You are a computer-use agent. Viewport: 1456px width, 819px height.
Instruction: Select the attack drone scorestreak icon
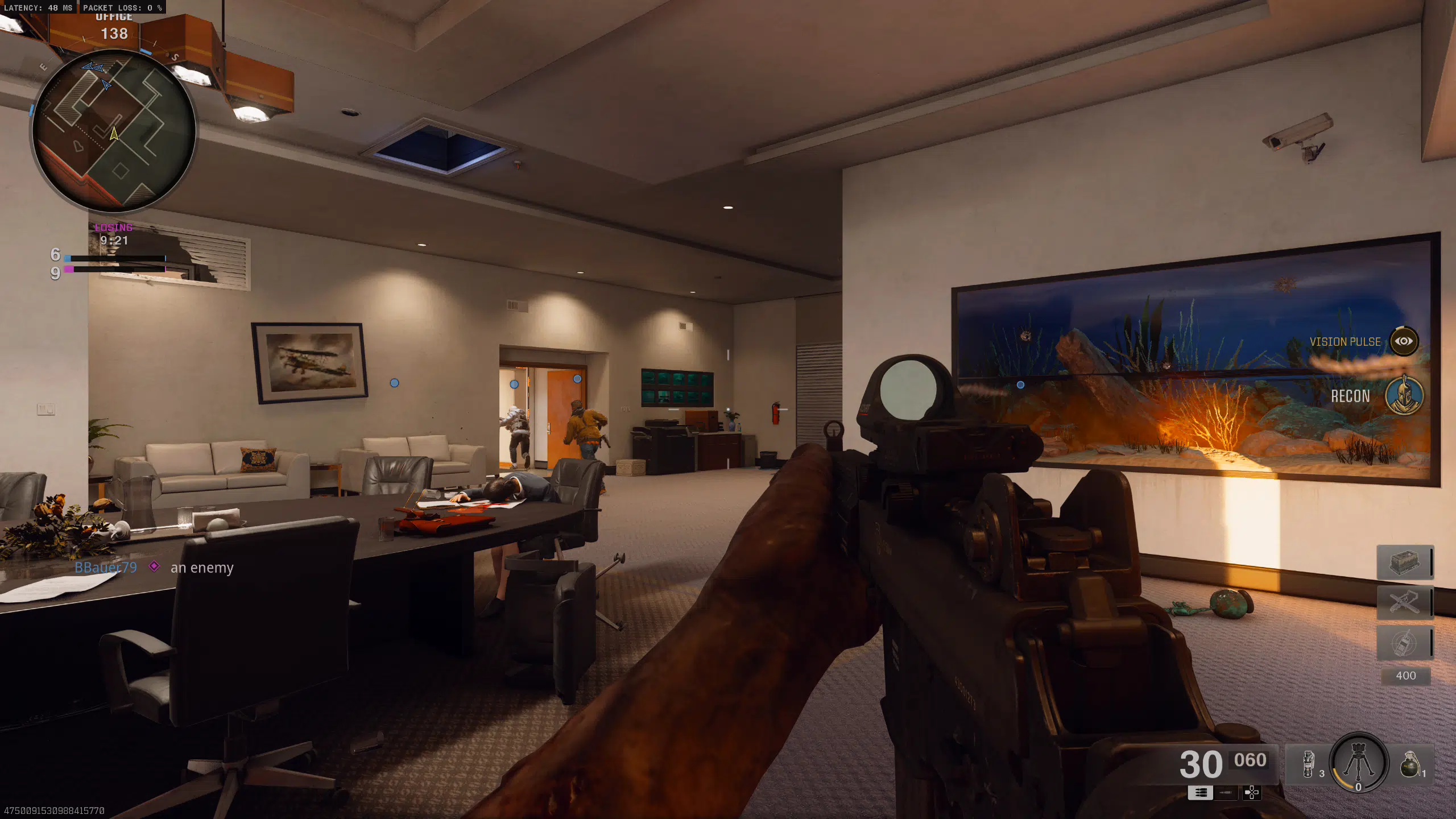pyautogui.click(x=1405, y=603)
